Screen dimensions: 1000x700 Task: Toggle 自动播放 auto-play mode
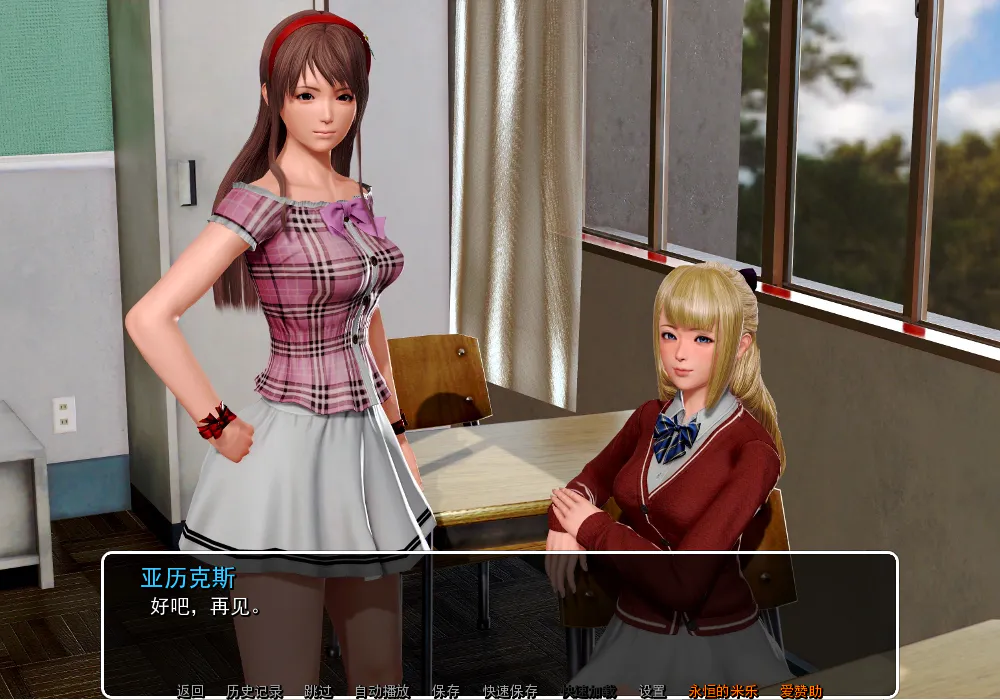pos(382,691)
